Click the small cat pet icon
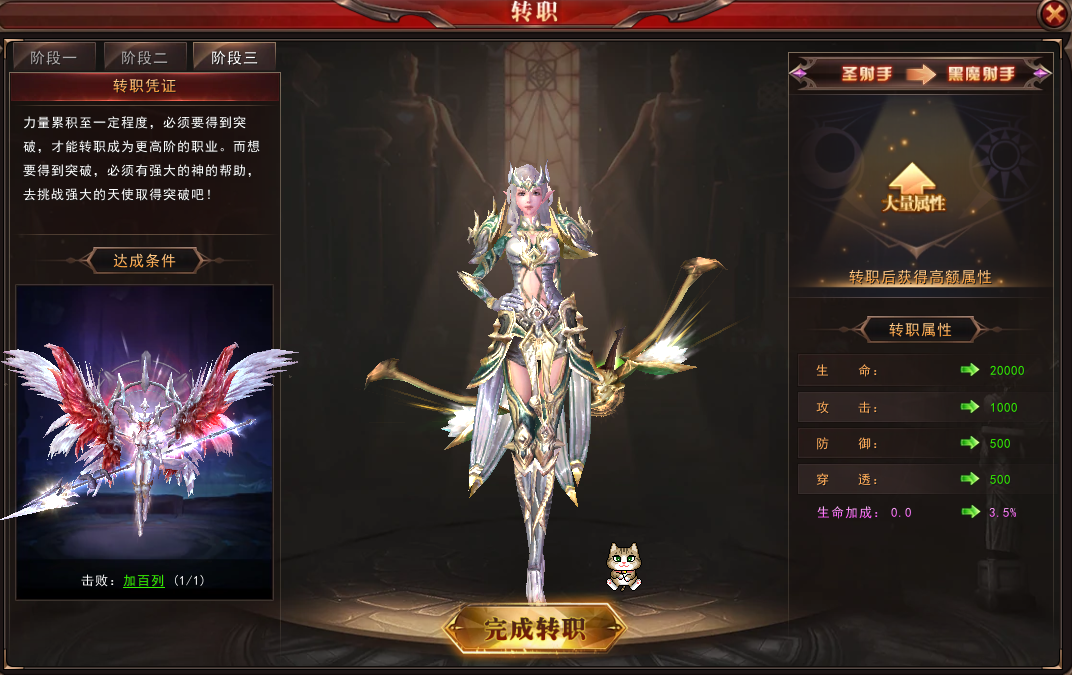 click(x=622, y=566)
